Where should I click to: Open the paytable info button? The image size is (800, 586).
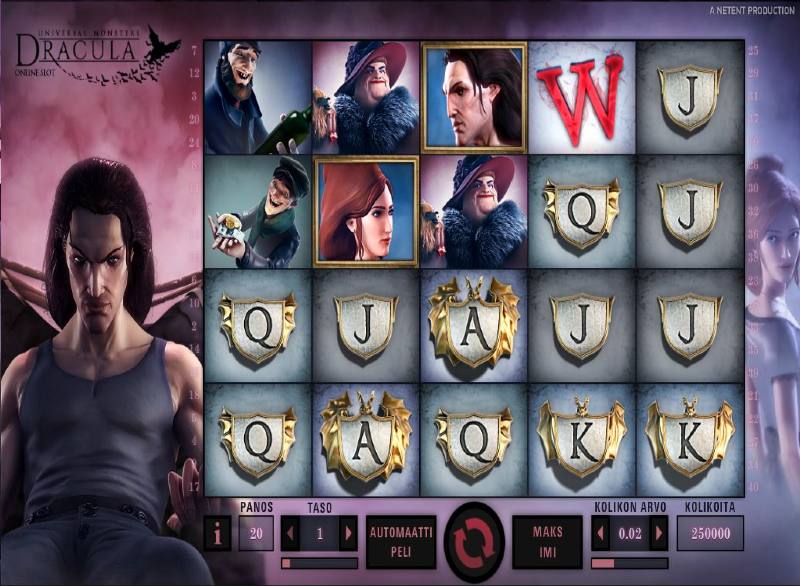217,533
